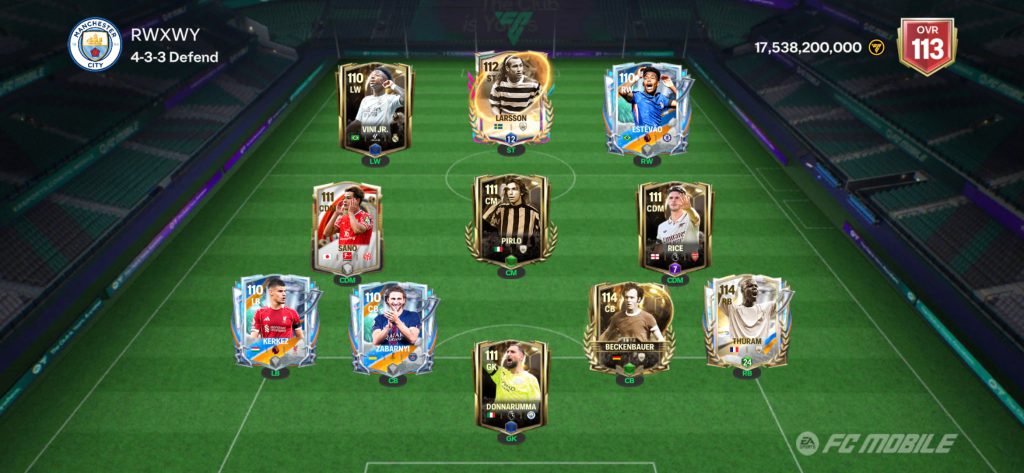Open the OVR 113 team rating badge
Image resolution: width=1024 pixels, height=473 pixels.
[927, 45]
